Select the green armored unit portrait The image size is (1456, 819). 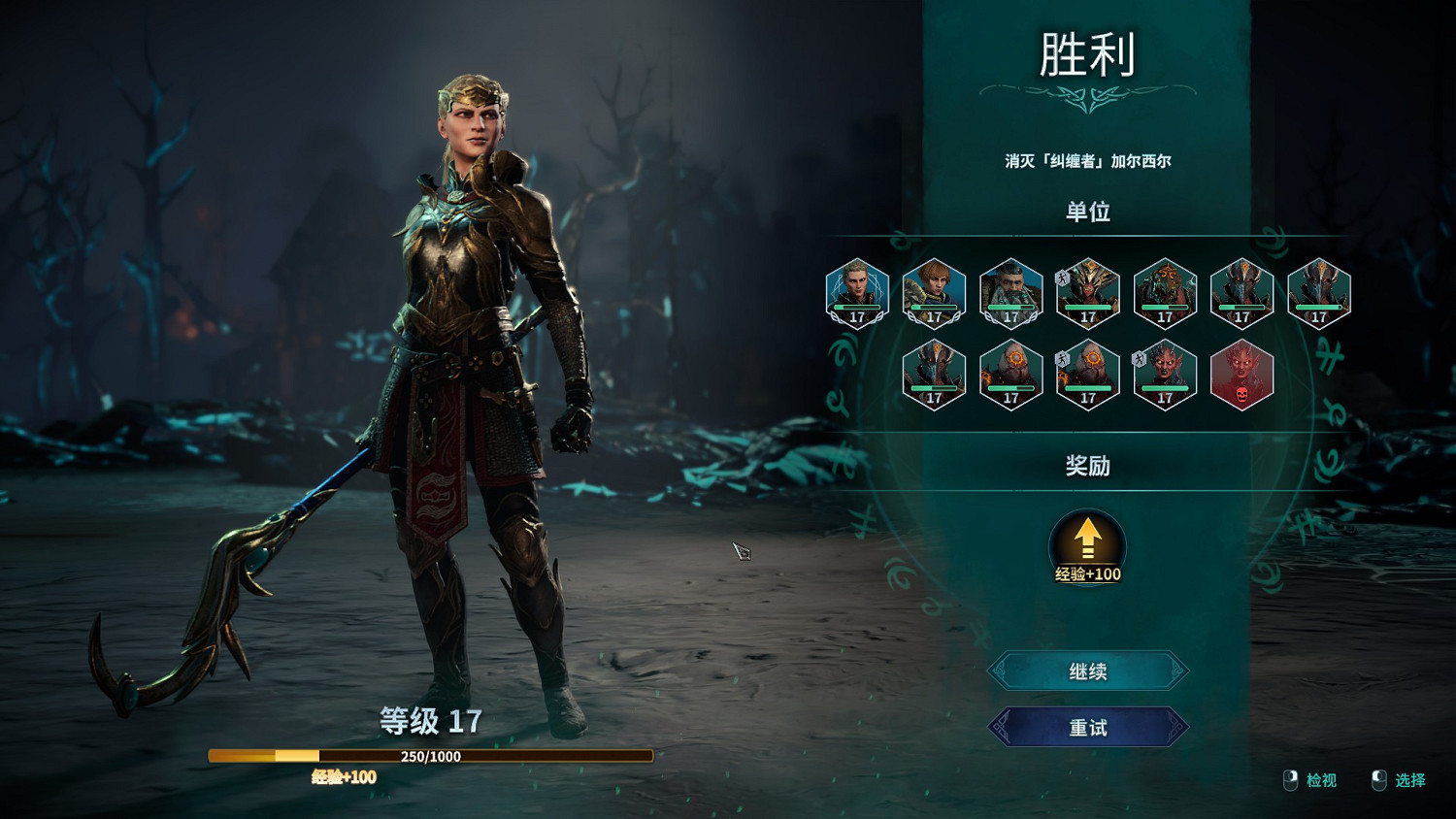pyautogui.click(x=1164, y=294)
